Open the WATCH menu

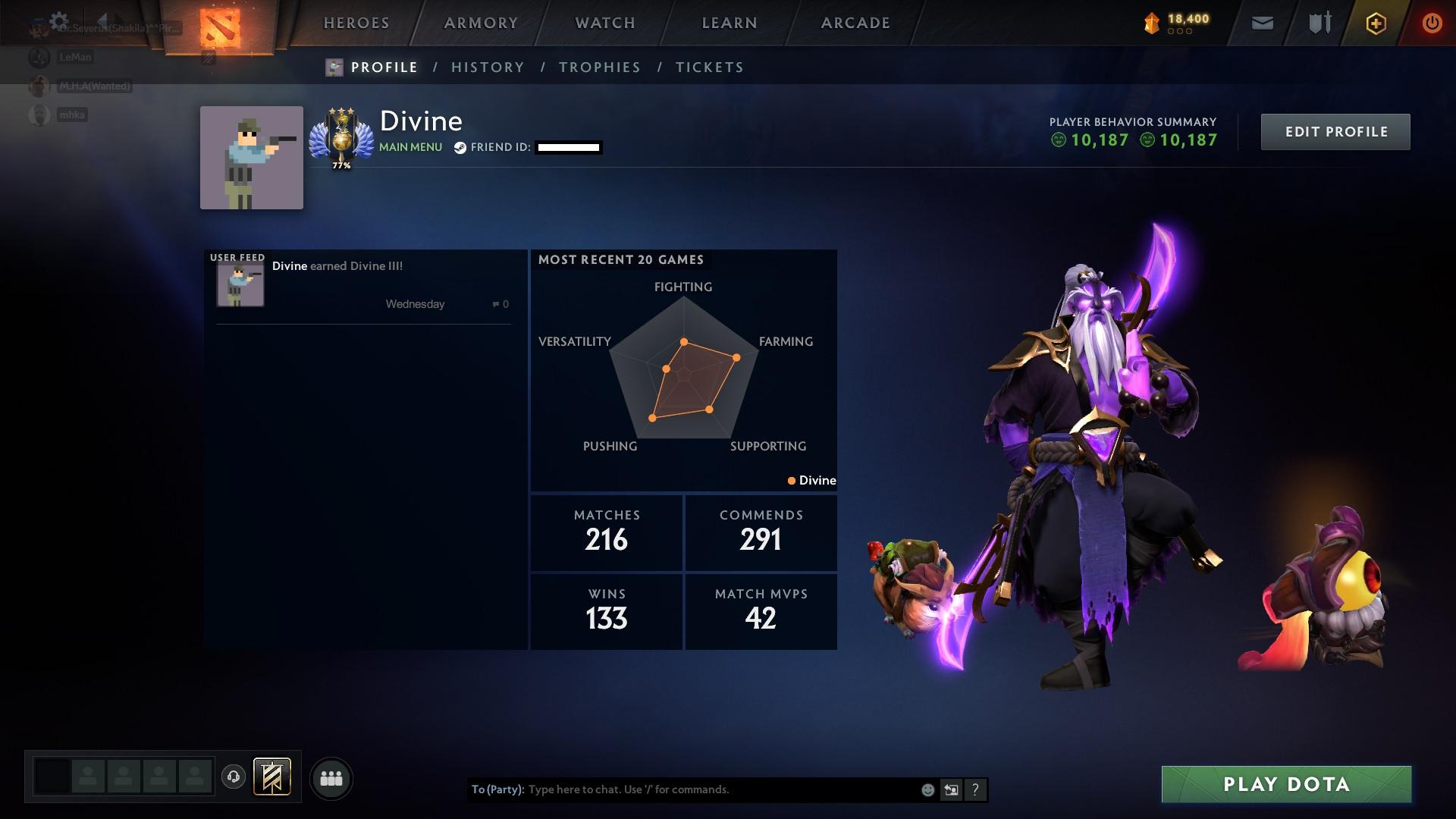(604, 23)
